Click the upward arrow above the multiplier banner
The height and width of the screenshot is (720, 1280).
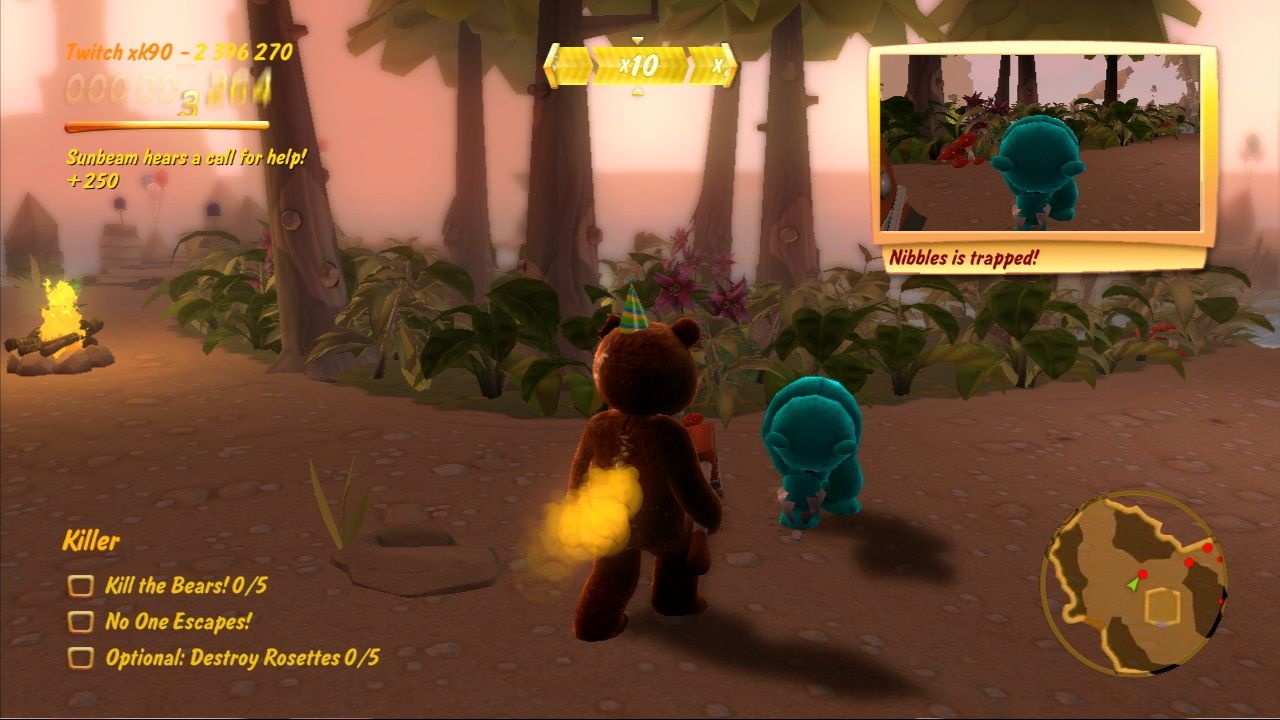pyautogui.click(x=638, y=39)
